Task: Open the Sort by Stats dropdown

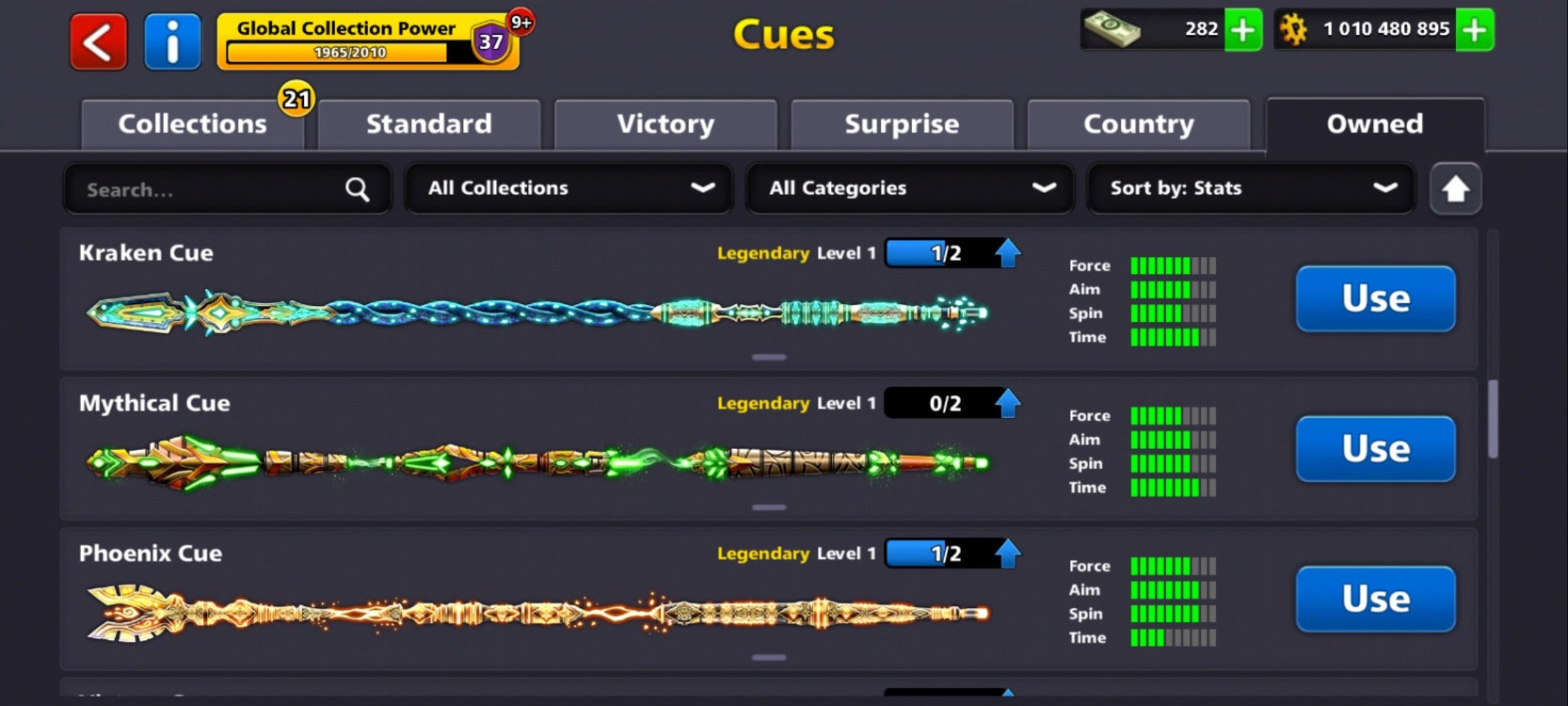Action: (x=1250, y=188)
